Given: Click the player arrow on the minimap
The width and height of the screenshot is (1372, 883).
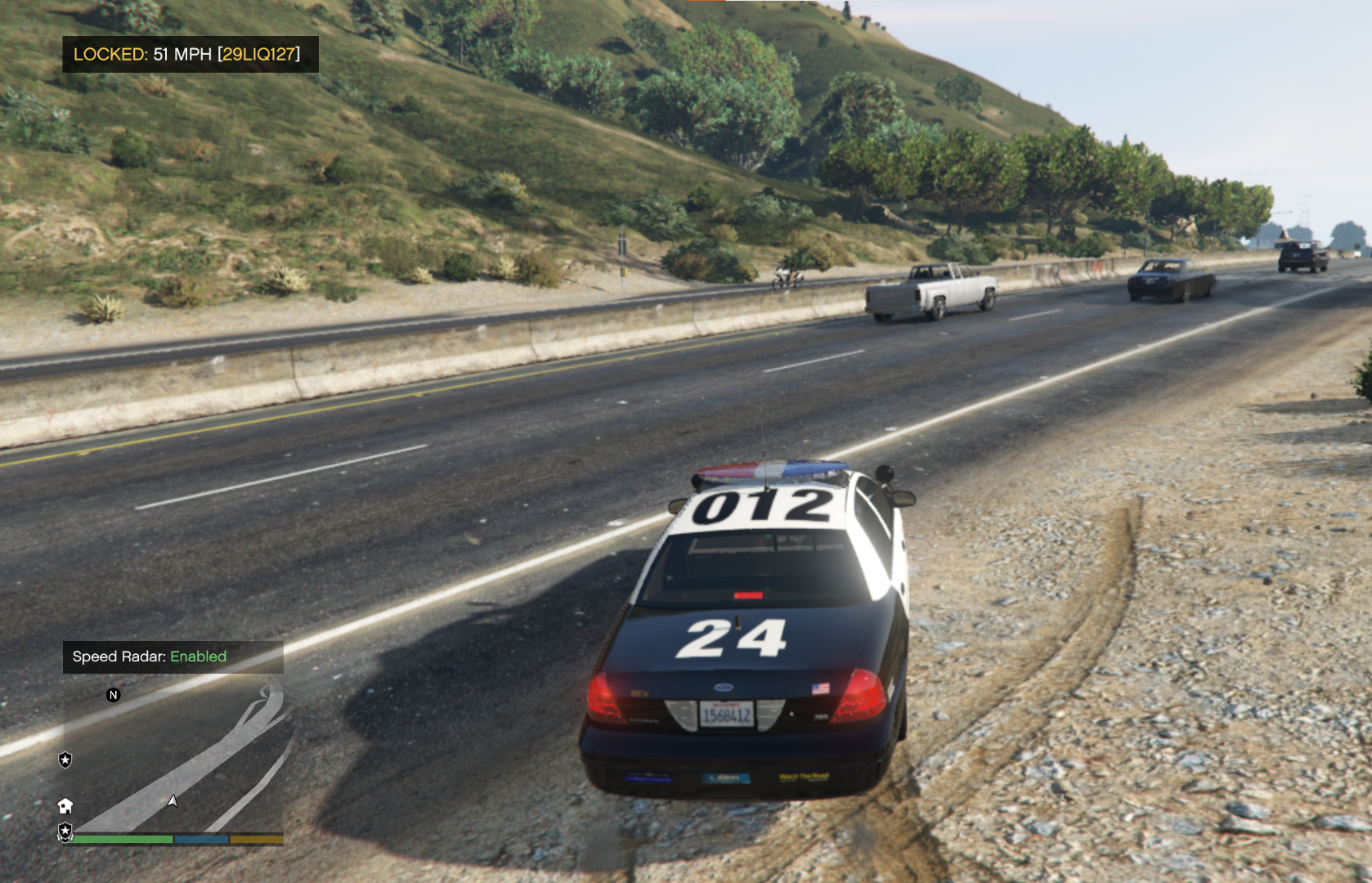Looking at the screenshot, I should coord(173,801).
